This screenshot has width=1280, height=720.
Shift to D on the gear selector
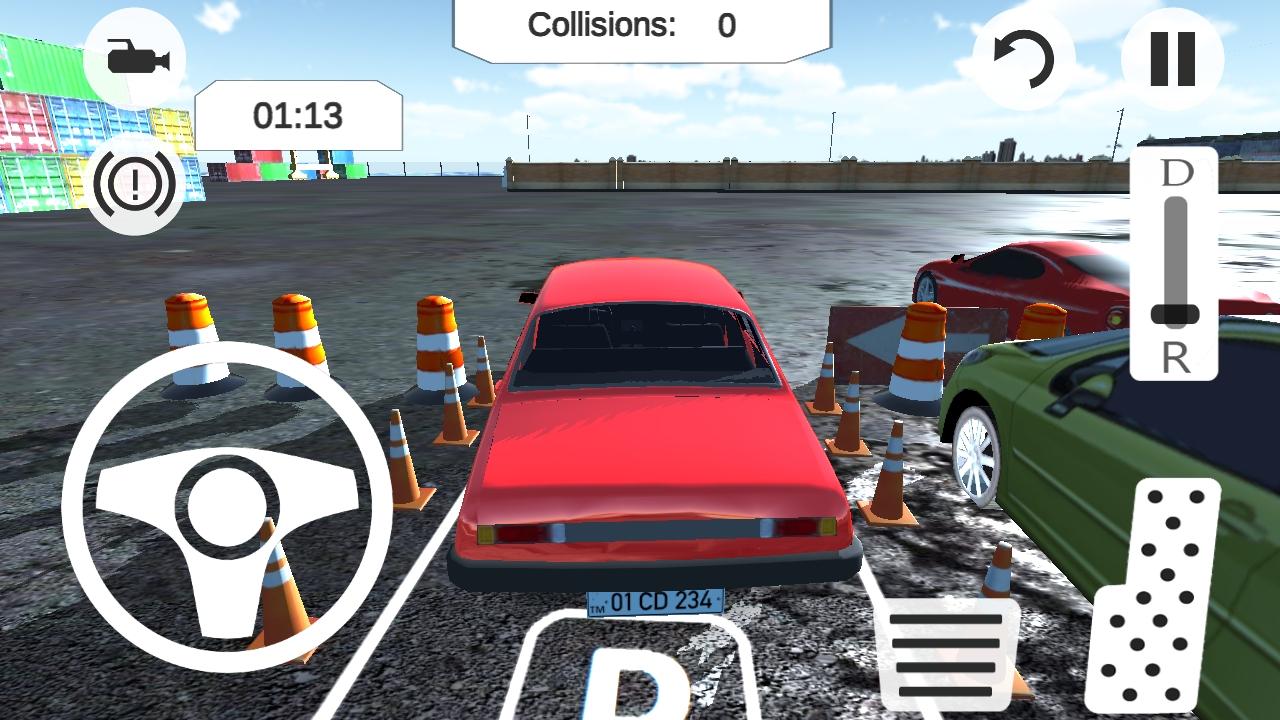[x=1176, y=173]
